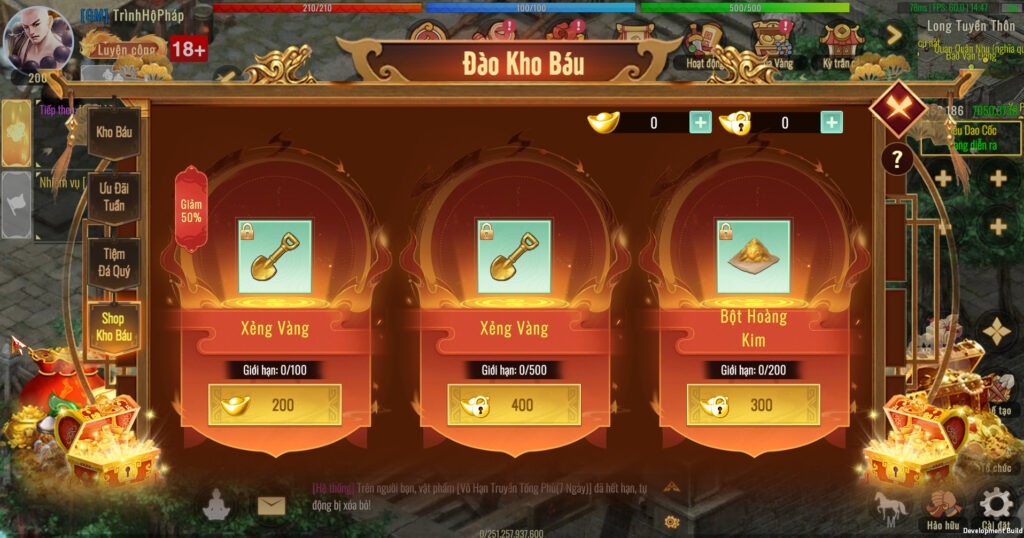This screenshot has height=538, width=1024.
Task: Open the Cài đặt settings gear
Action: pos(994,505)
